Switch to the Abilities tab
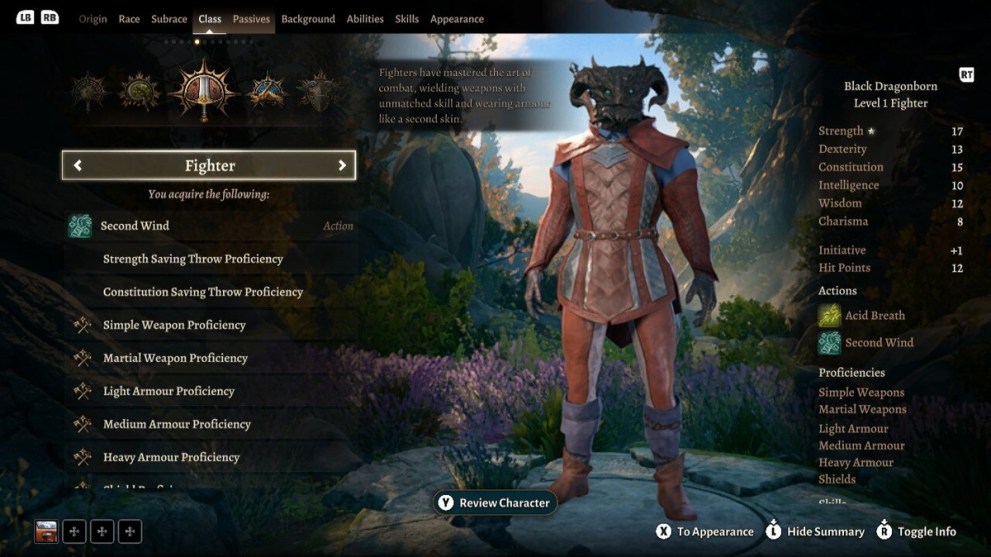991x557 pixels. (364, 19)
